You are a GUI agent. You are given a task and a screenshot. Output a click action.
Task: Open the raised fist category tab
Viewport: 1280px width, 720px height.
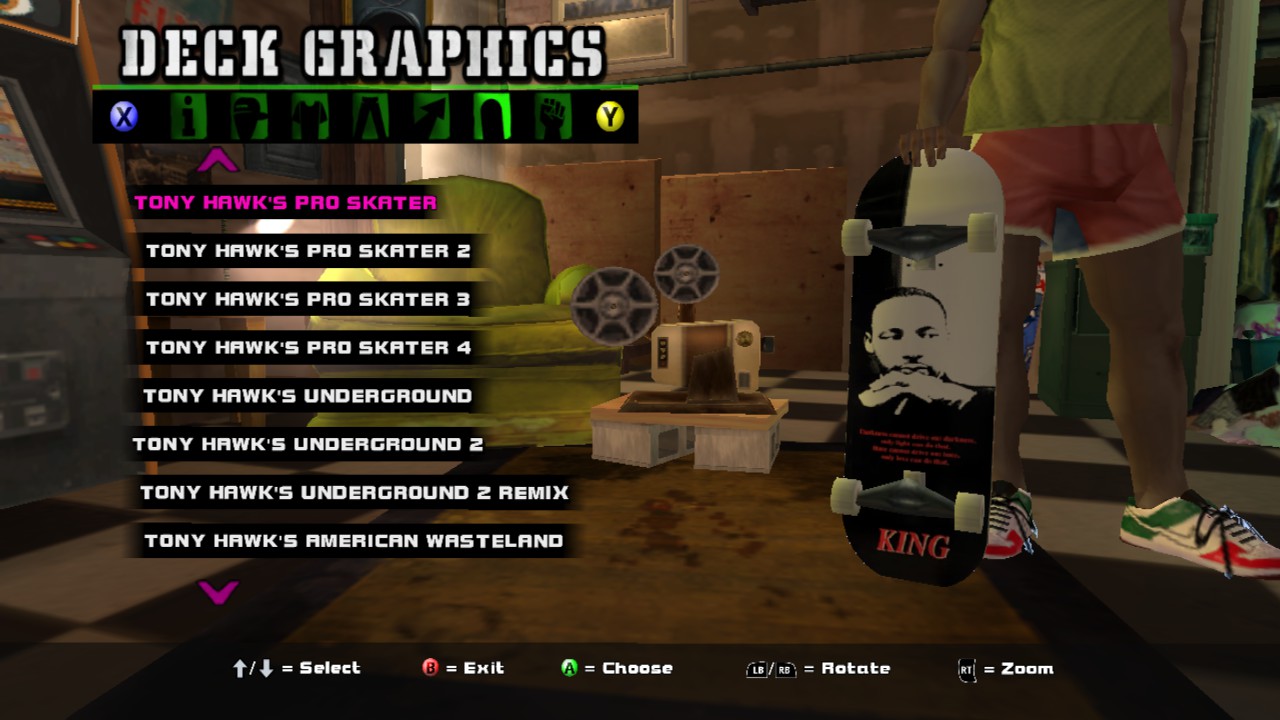551,117
